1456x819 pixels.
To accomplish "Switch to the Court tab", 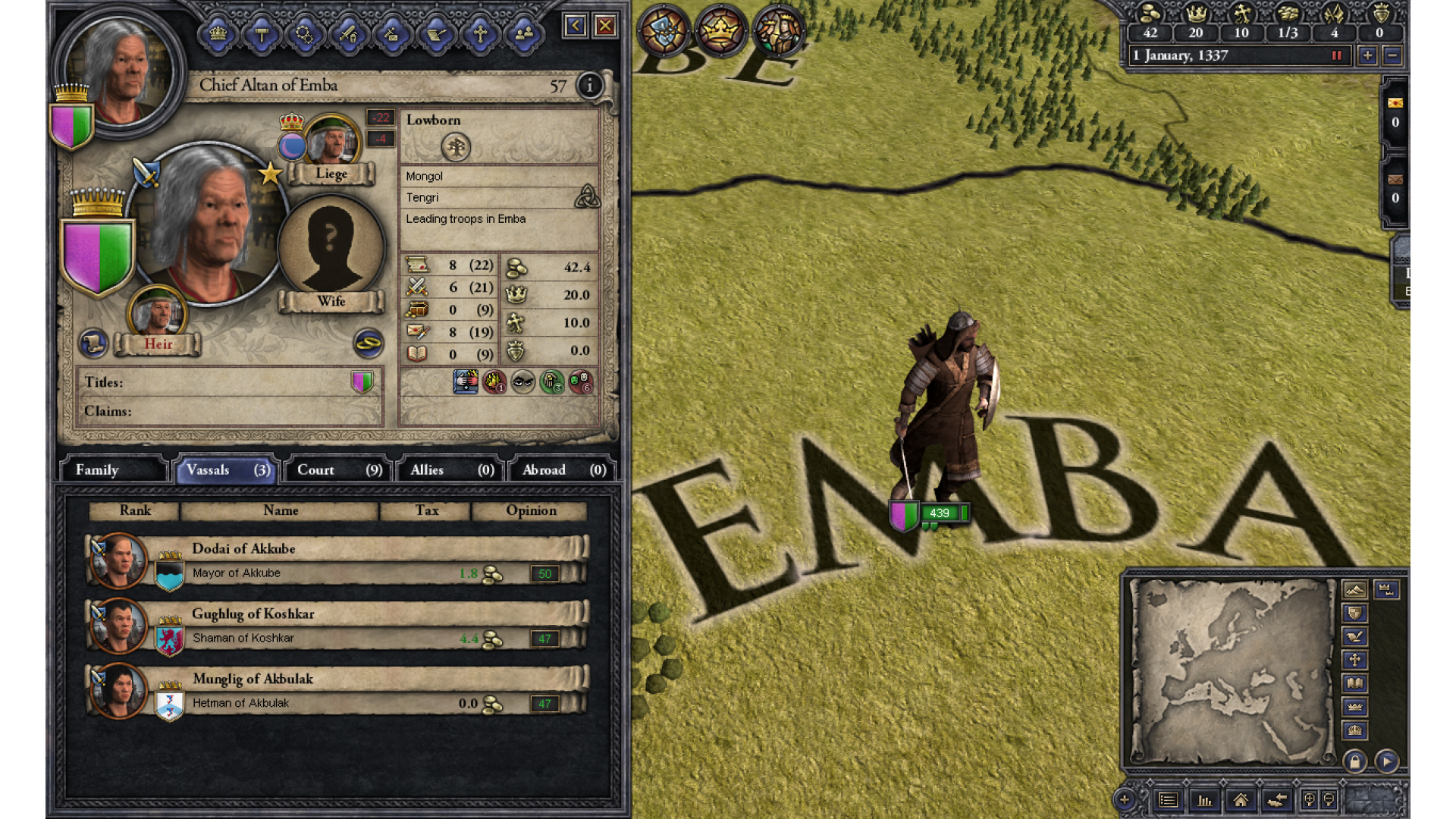I will [x=338, y=470].
